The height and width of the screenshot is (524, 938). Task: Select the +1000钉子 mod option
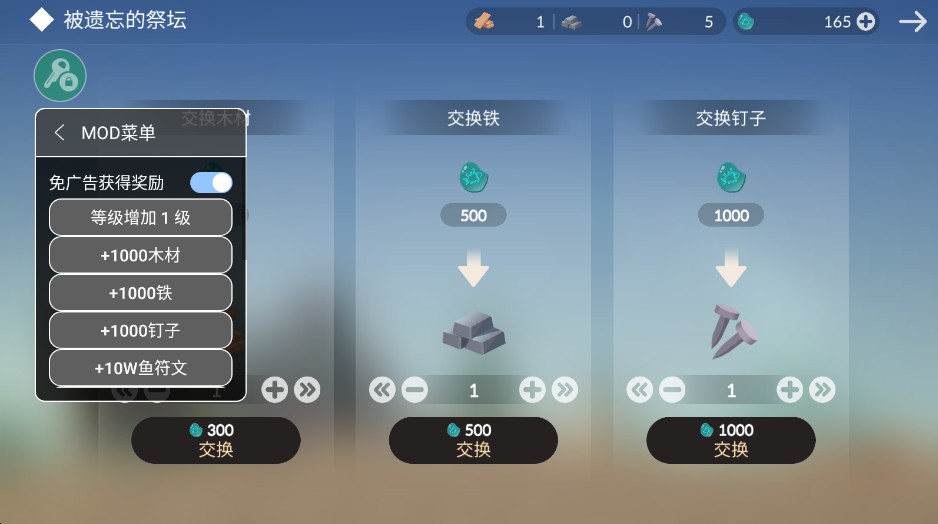click(141, 330)
